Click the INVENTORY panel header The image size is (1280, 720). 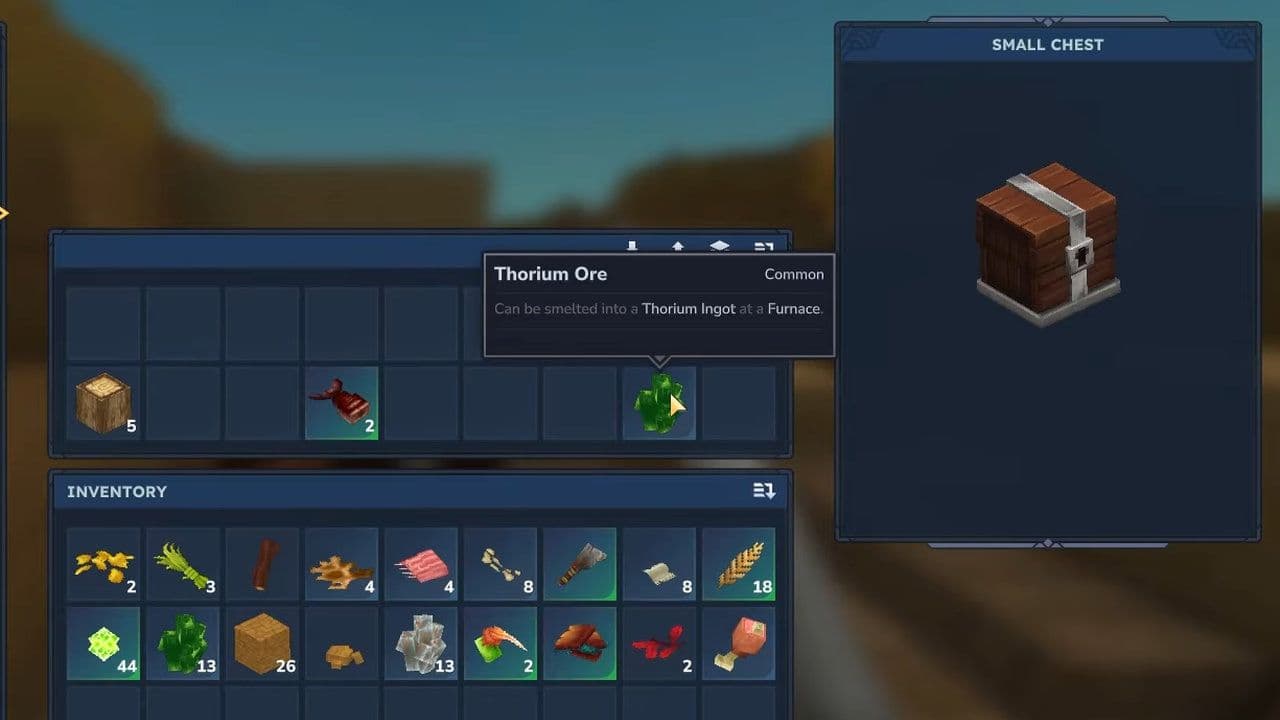click(x=115, y=491)
